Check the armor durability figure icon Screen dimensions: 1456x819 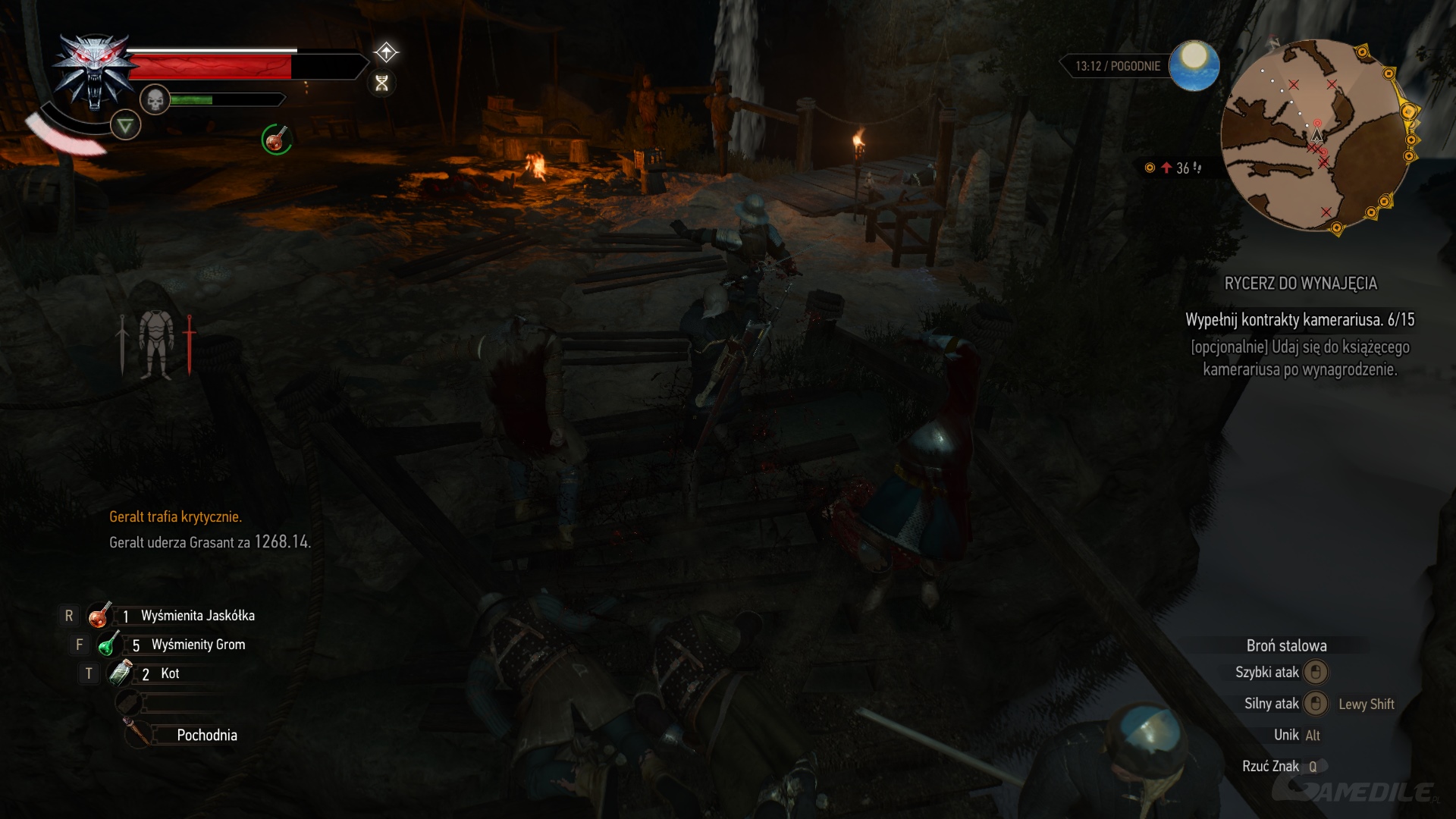pyautogui.click(x=156, y=344)
